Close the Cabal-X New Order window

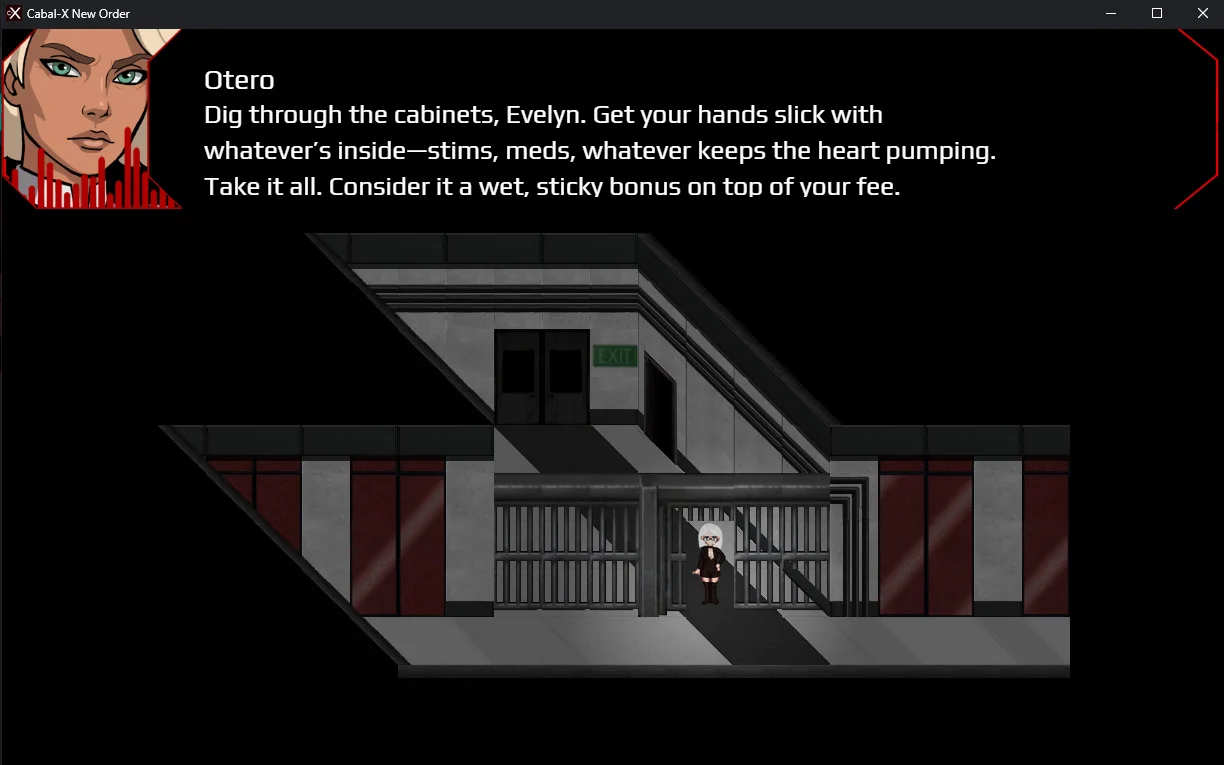click(x=1202, y=14)
